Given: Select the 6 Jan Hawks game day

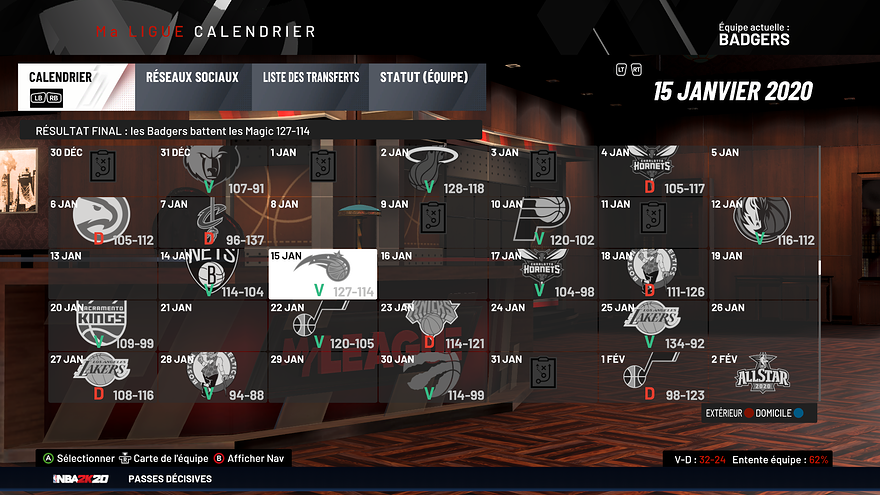Looking at the screenshot, I should 103,221.
